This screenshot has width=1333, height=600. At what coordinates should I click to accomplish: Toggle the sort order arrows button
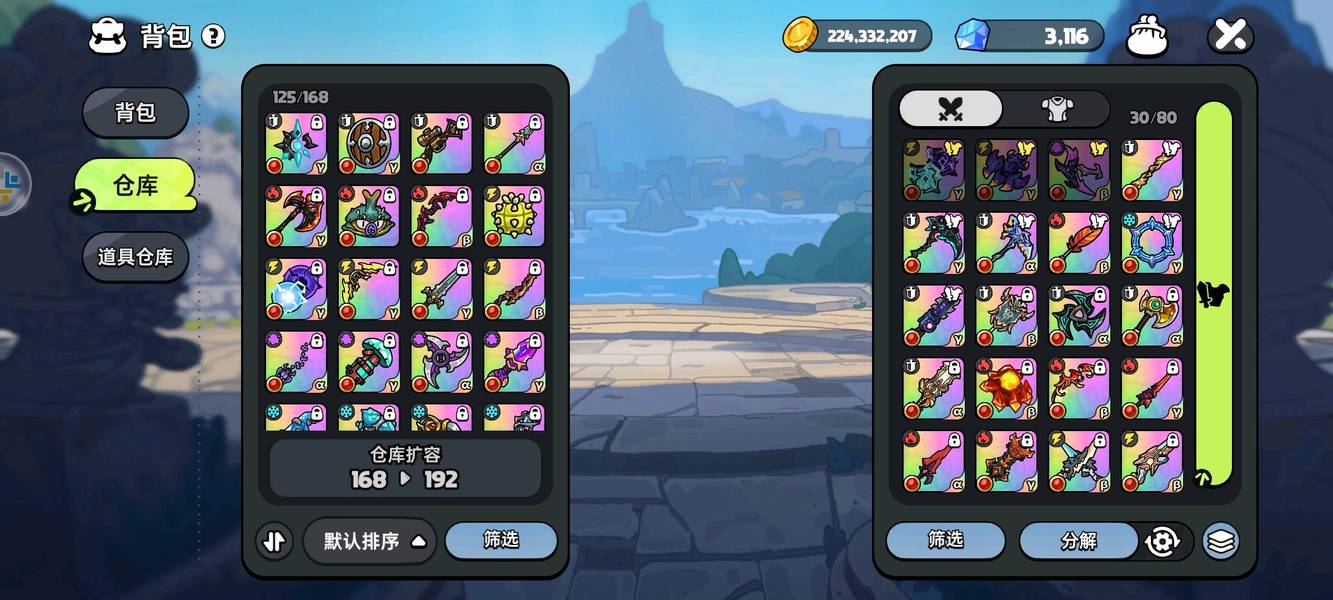click(x=274, y=541)
